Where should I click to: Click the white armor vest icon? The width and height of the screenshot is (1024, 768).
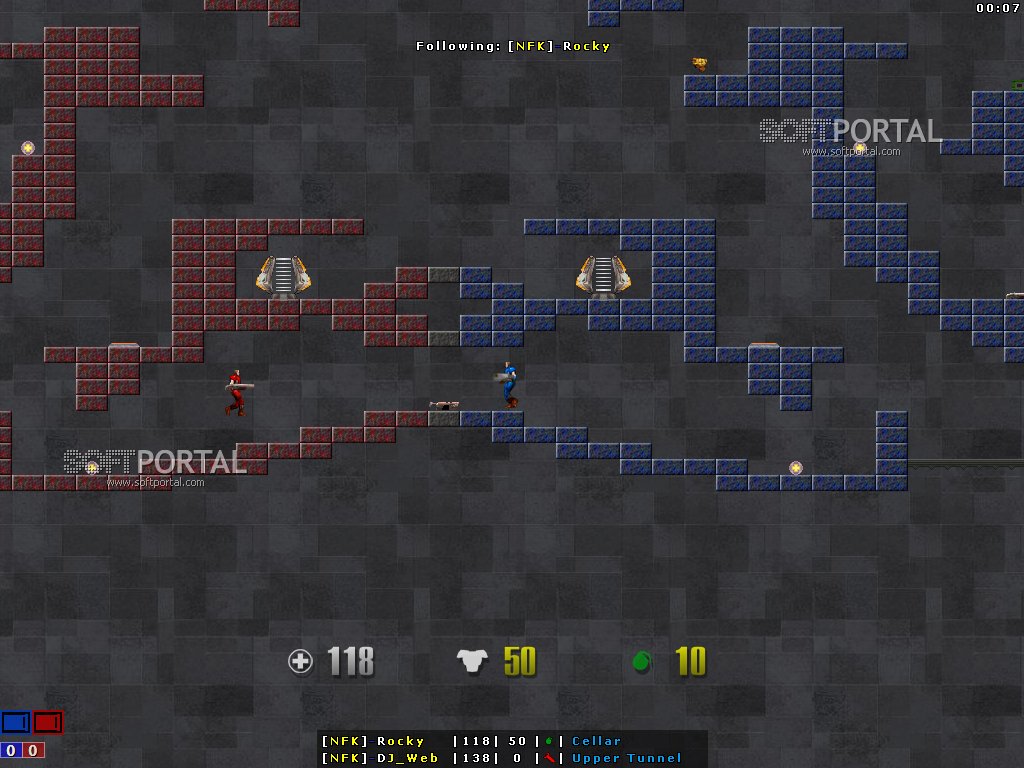(472, 661)
